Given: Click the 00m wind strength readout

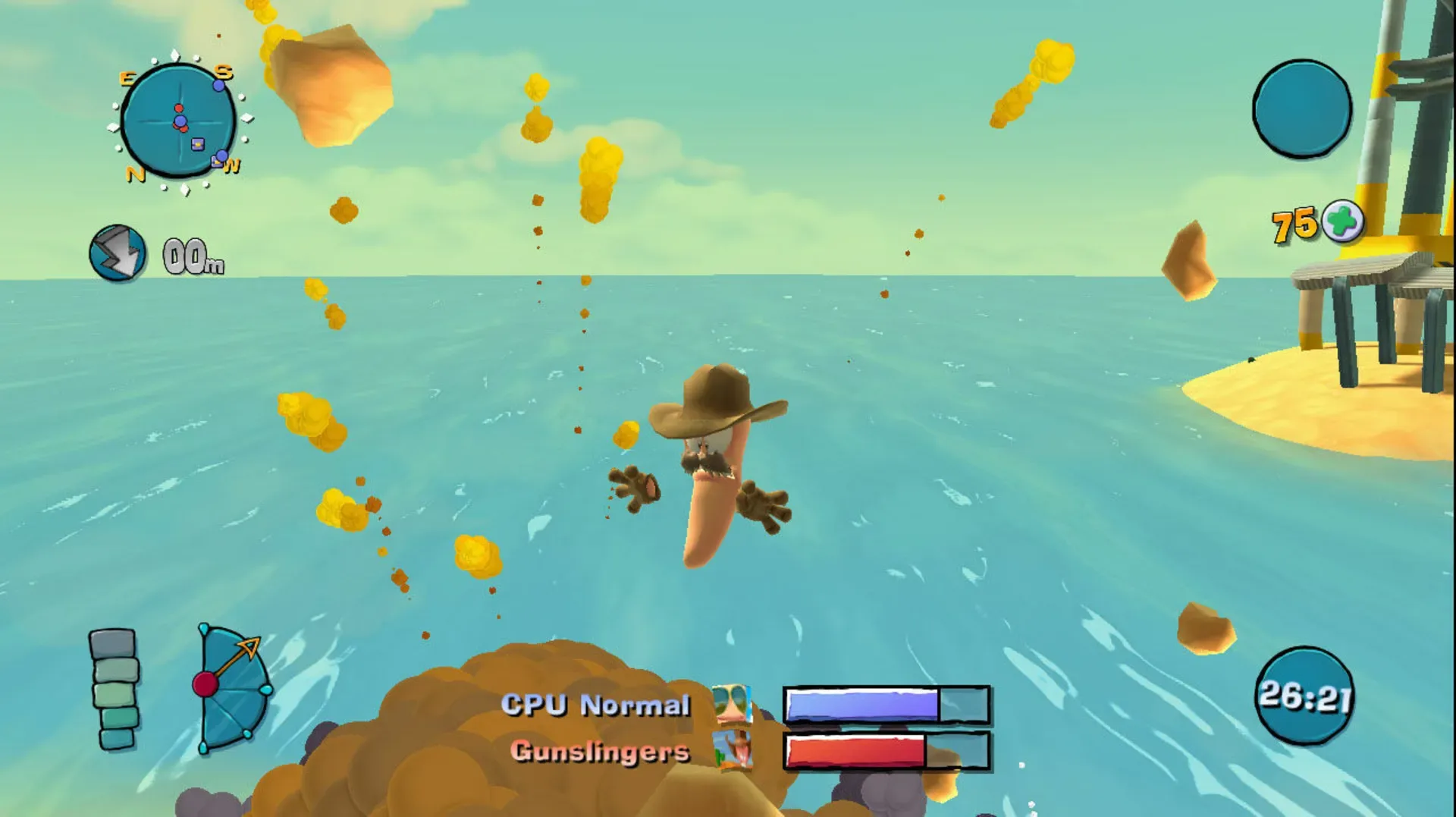Looking at the screenshot, I should point(192,256).
